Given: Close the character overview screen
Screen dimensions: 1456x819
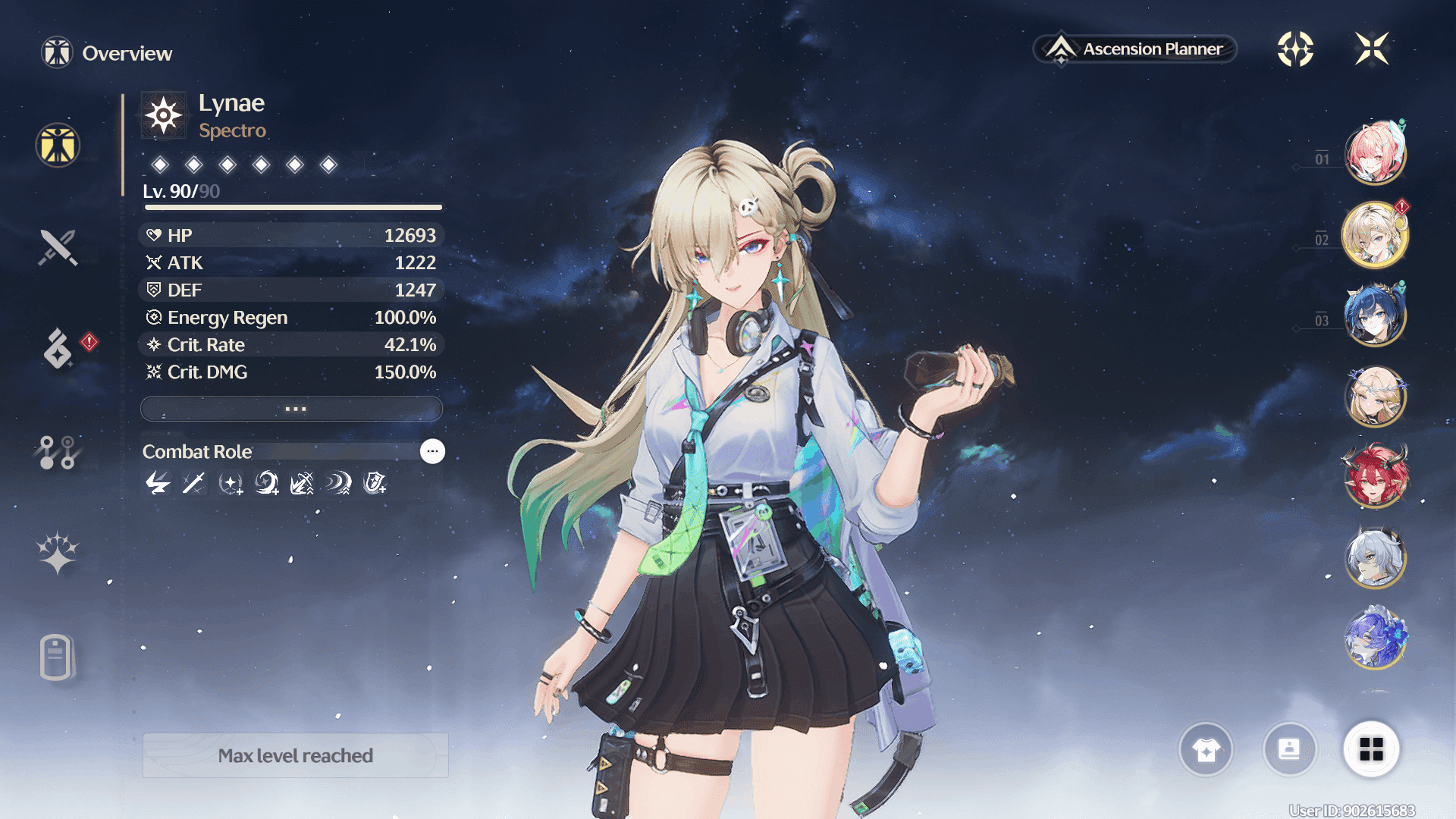Looking at the screenshot, I should coord(1372,49).
